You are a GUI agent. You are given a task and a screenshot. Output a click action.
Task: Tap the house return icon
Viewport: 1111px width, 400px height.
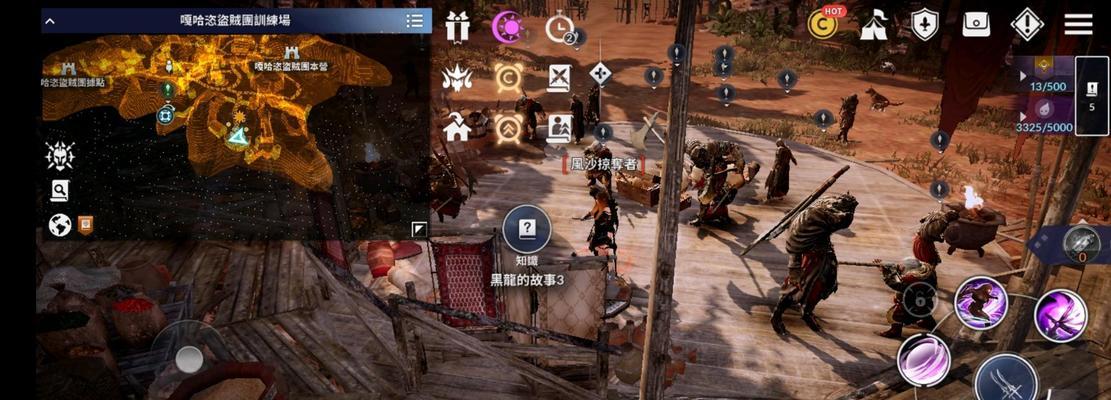pyautogui.click(x=457, y=127)
